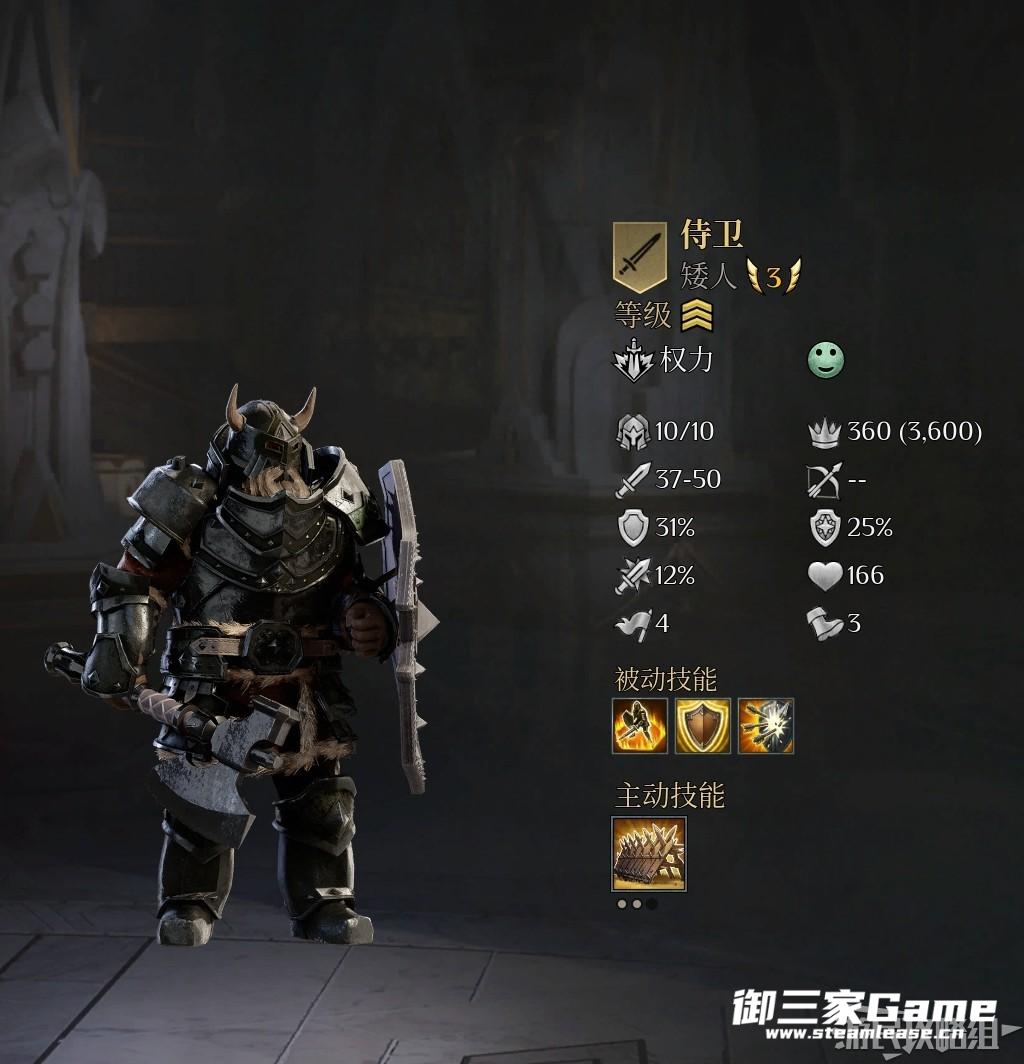The height and width of the screenshot is (1064, 1024).
Task: Click the golden shield passive skill icon
Action: pos(703,726)
